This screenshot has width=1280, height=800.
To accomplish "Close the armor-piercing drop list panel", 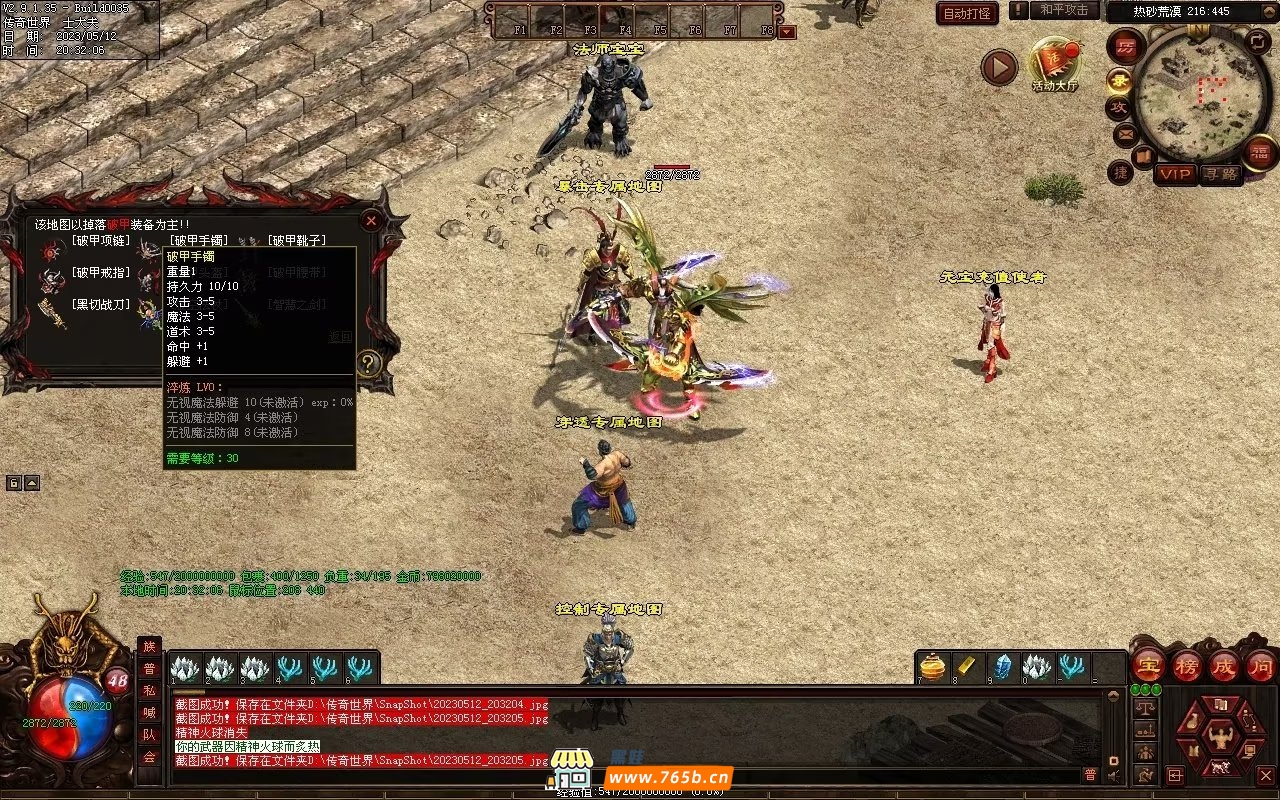I will 371,221.
